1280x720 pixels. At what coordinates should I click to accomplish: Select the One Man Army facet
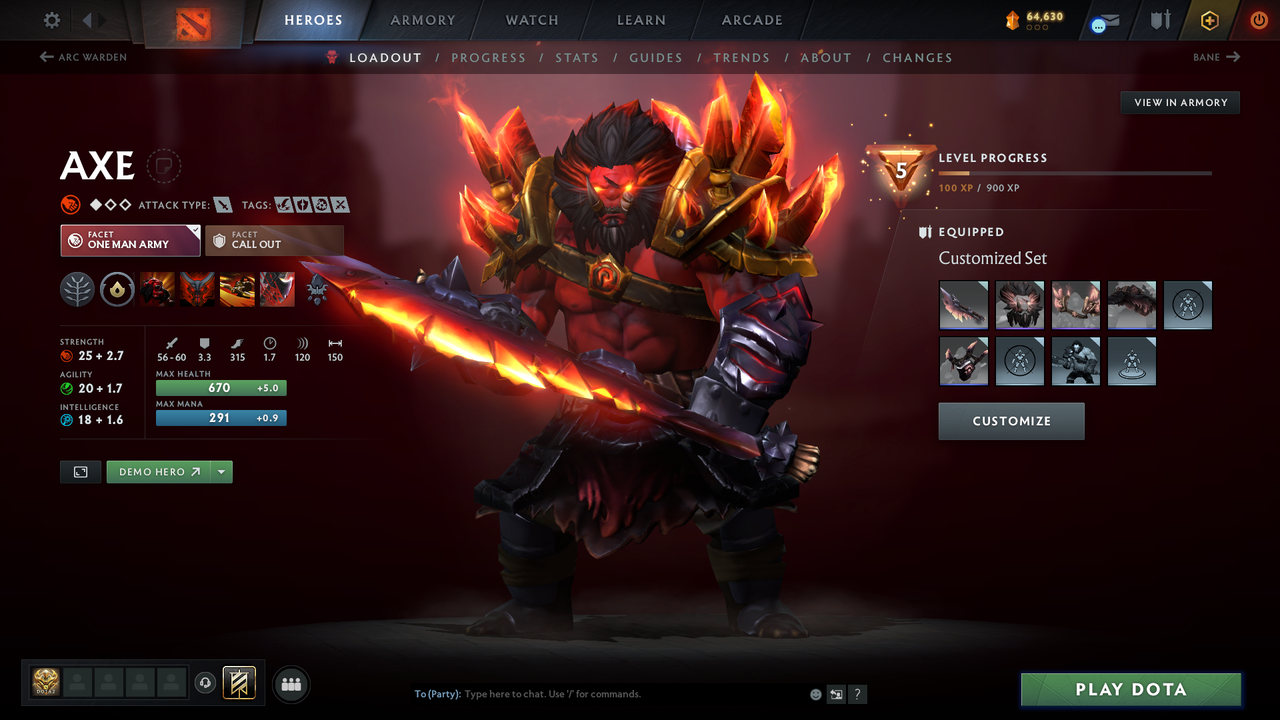pyautogui.click(x=130, y=240)
